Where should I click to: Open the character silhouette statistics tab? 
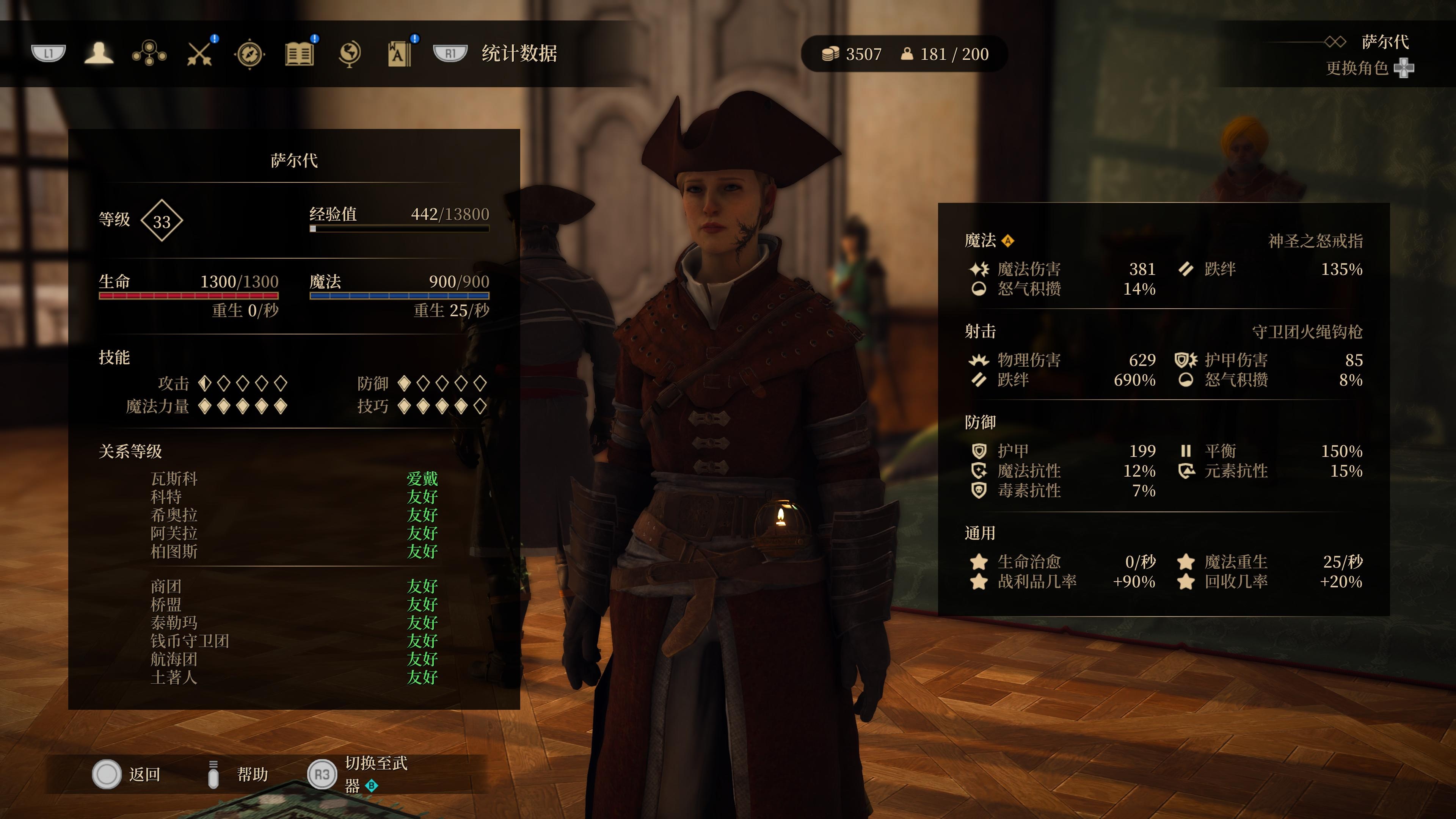coord(99,54)
